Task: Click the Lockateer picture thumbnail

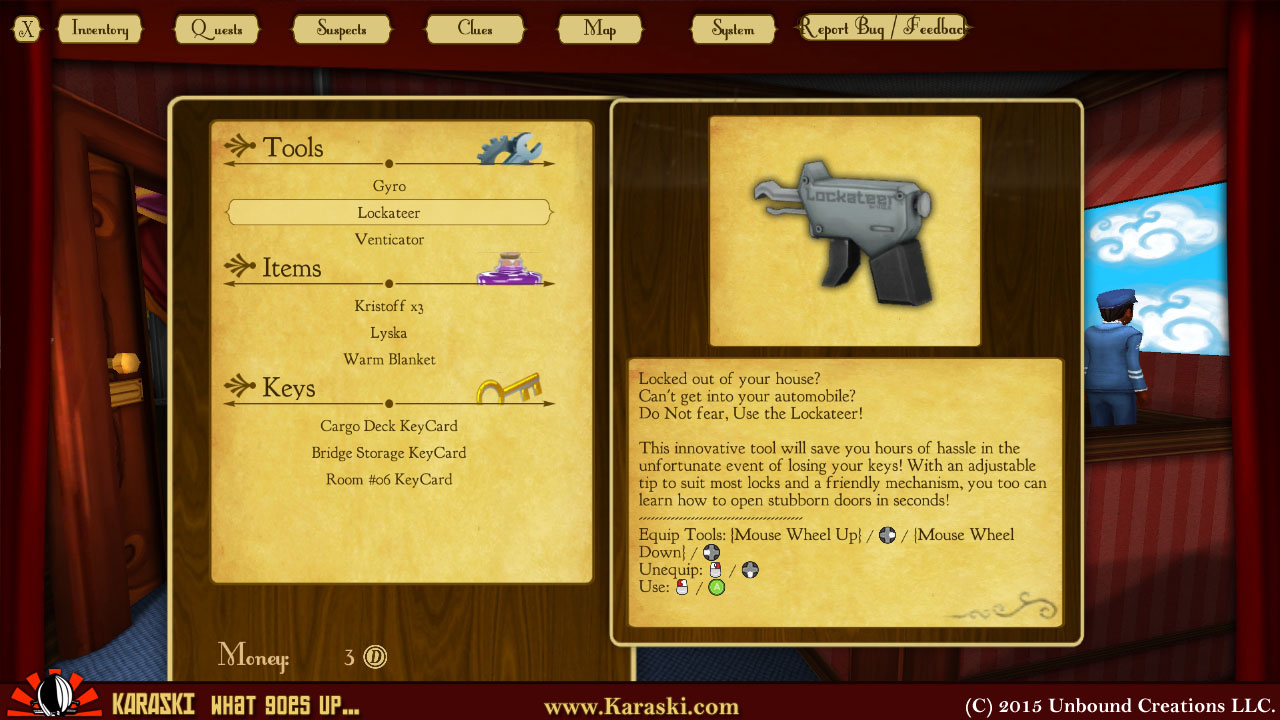Action: pos(844,229)
